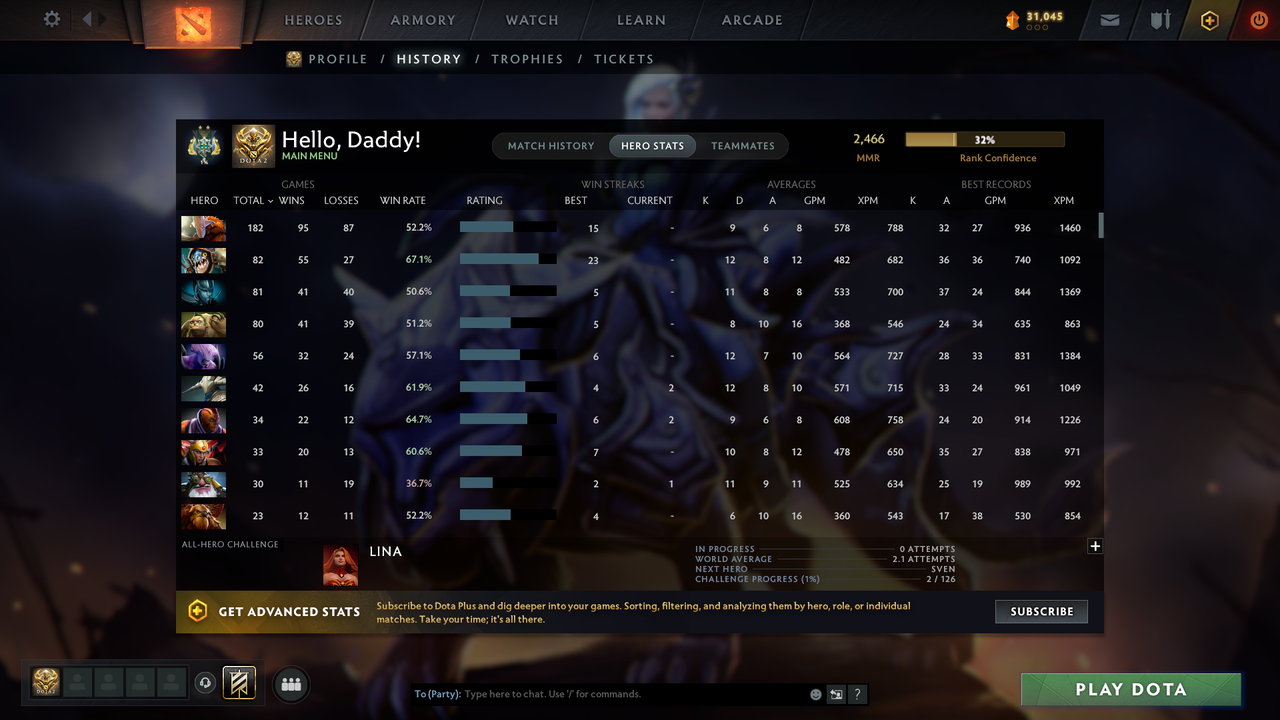This screenshot has width=1280, height=720.
Task: Switch to the TROPHIES tab
Action: click(x=527, y=59)
